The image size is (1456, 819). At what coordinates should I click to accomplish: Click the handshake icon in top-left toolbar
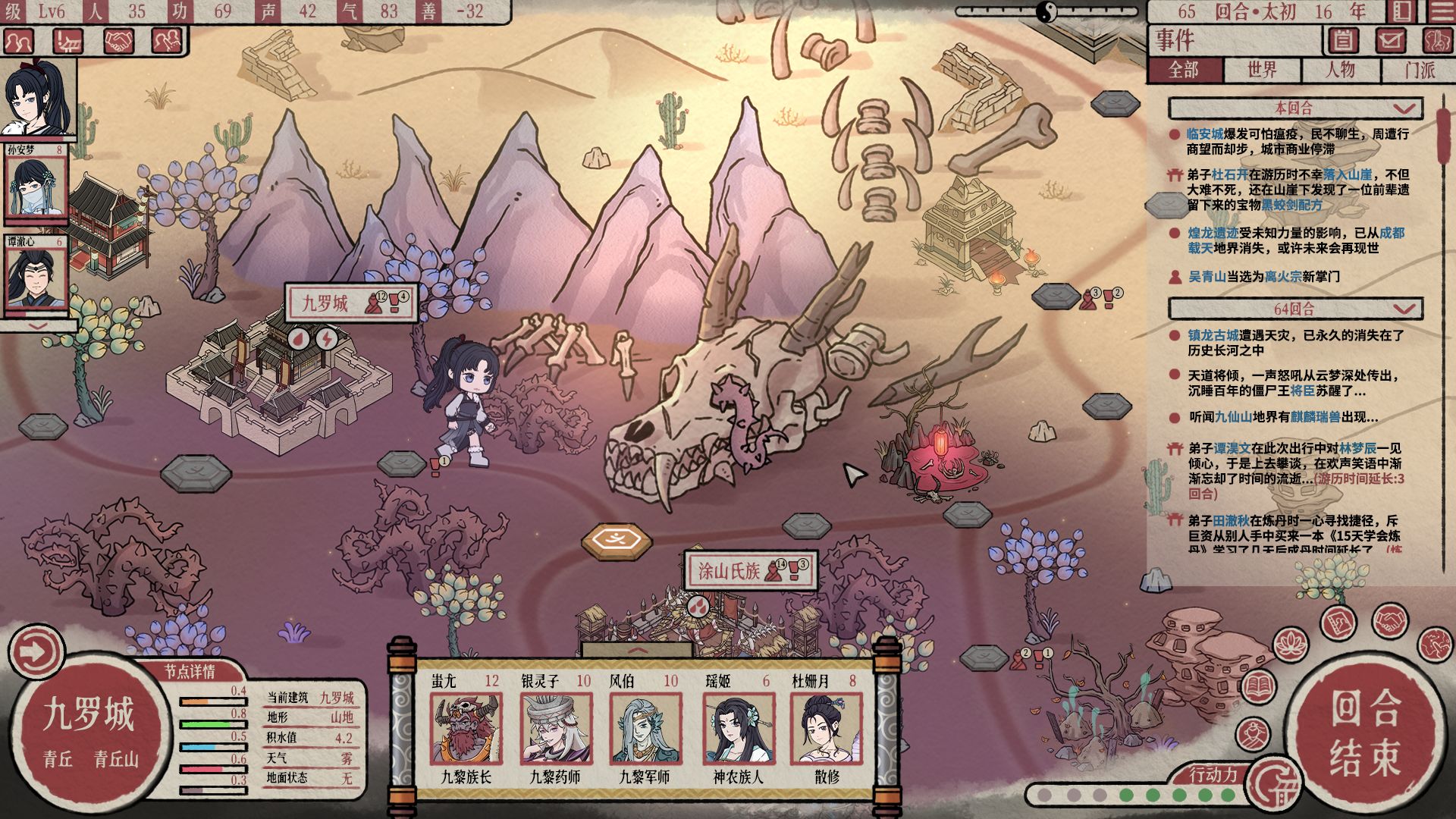point(118,41)
